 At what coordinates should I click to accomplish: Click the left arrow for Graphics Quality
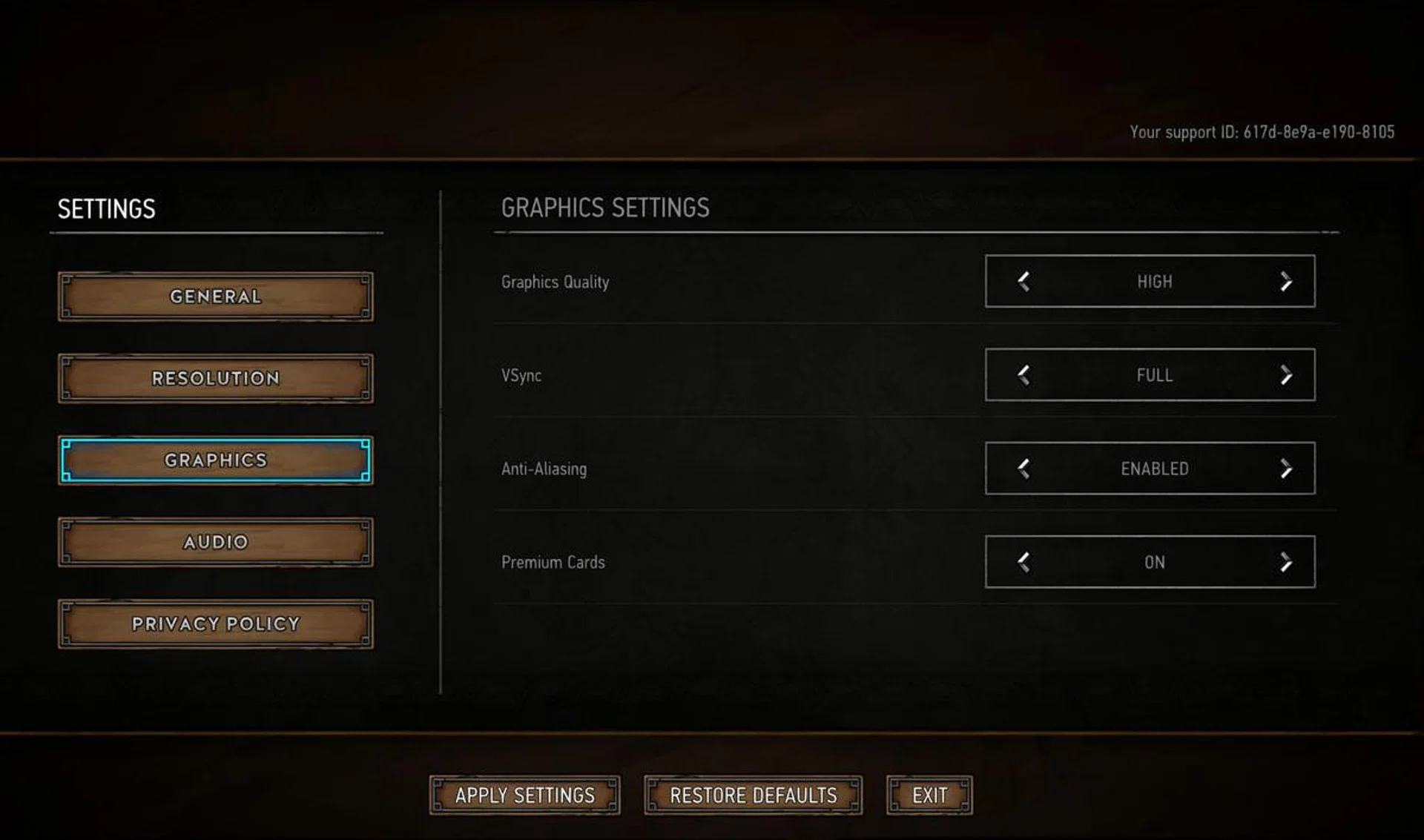pyautogui.click(x=1022, y=282)
